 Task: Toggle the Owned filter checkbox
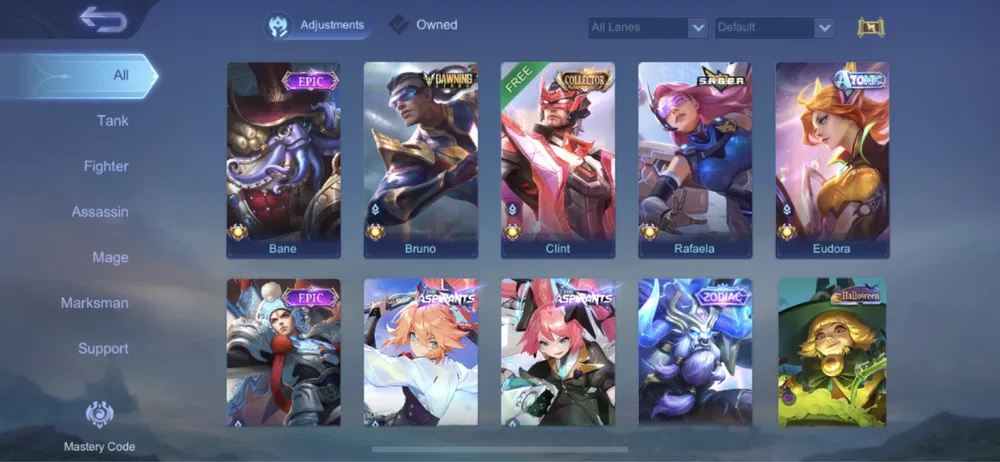pyautogui.click(x=399, y=25)
